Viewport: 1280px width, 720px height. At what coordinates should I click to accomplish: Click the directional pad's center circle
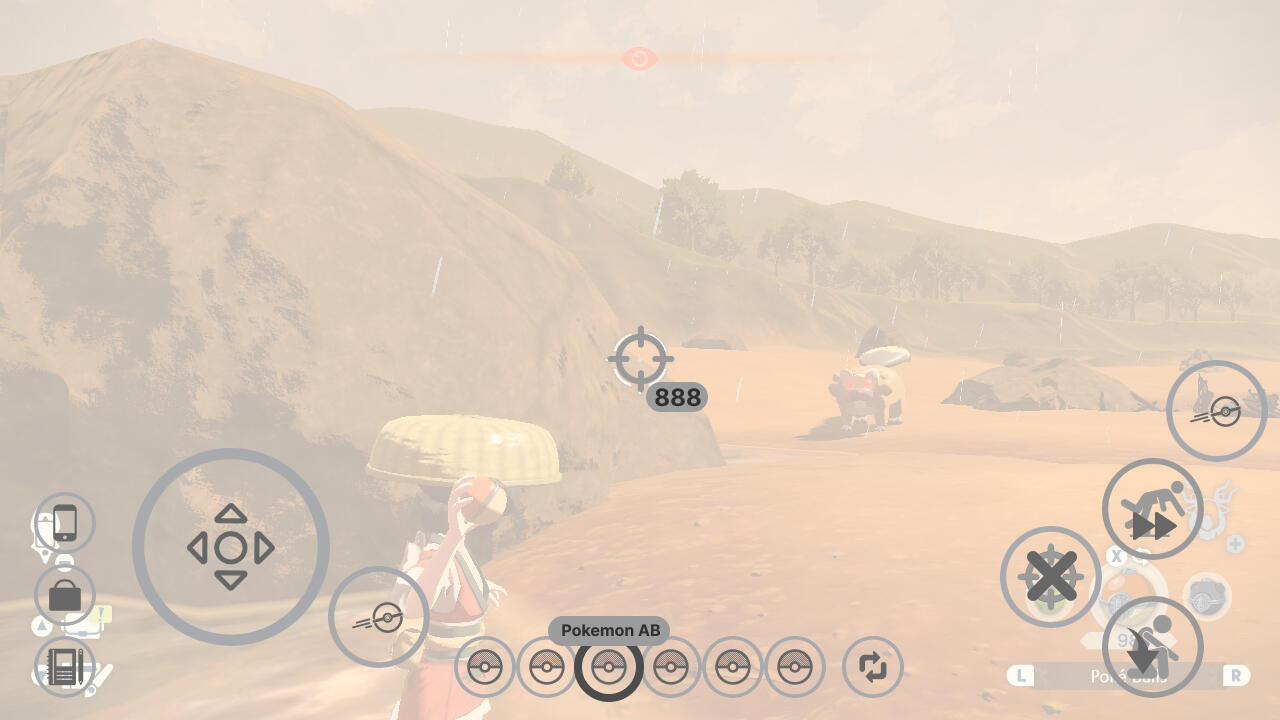231,548
